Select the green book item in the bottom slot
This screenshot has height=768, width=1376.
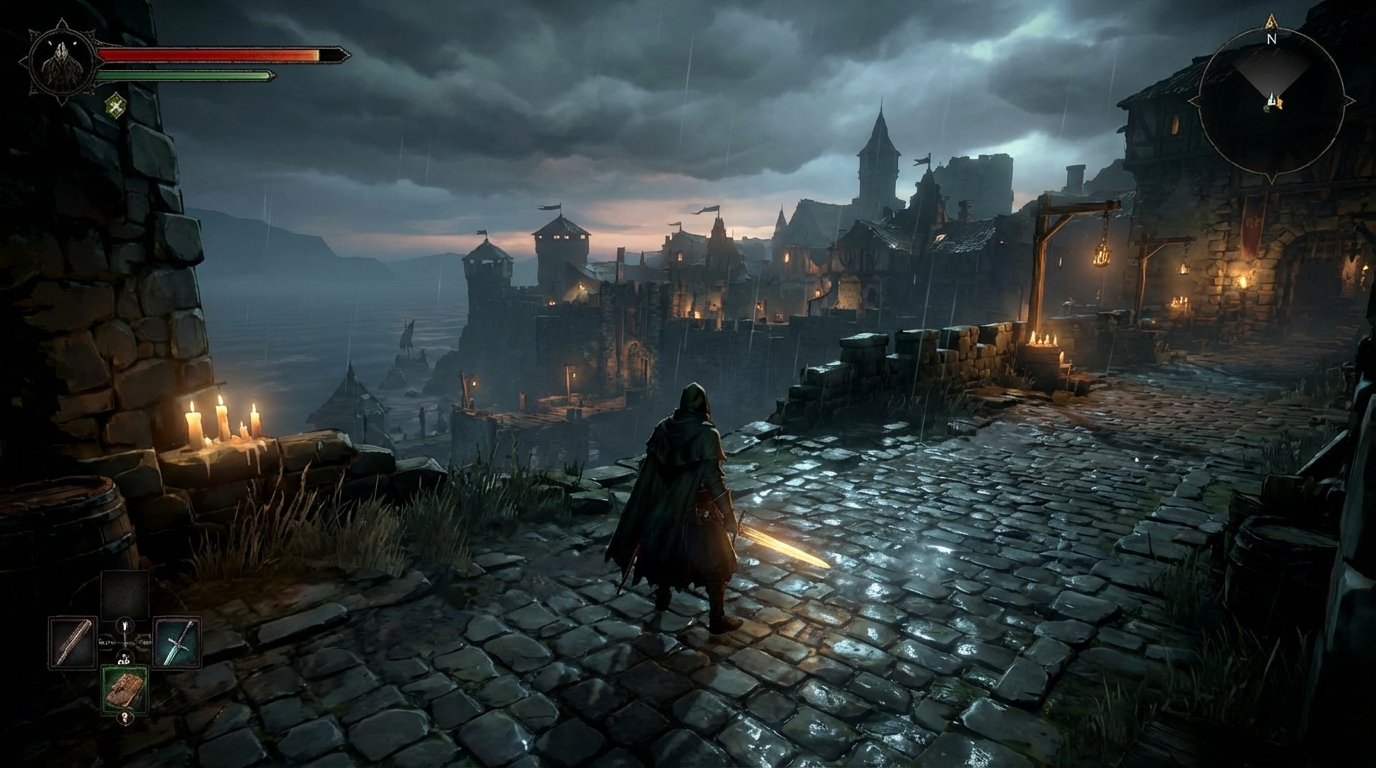(125, 687)
